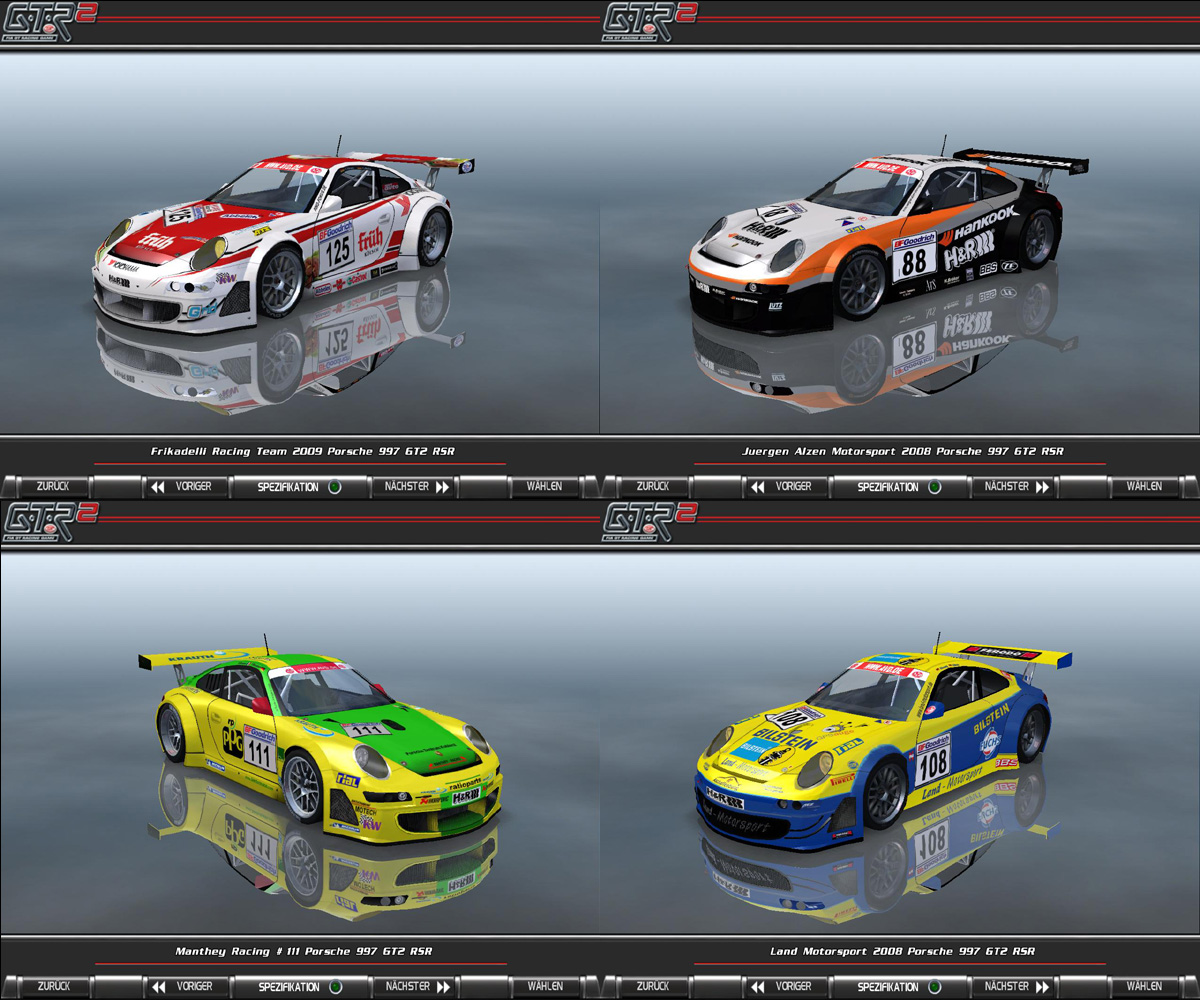Click ZURÜCK in the Land Motorsport panel

click(653, 986)
